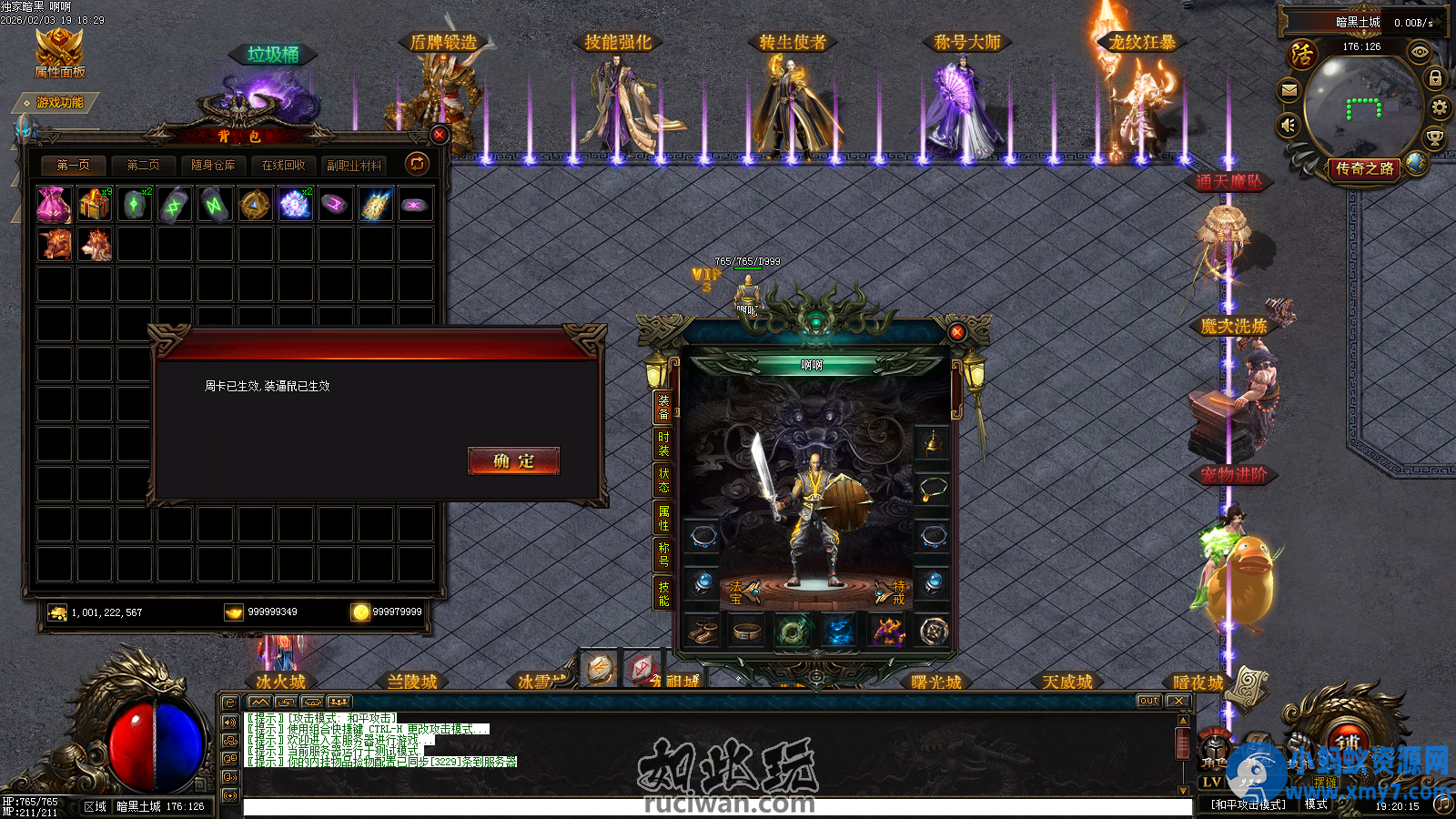The width and height of the screenshot is (1456, 819).
Task: Select the 在线回收 tab
Action: click(283, 165)
